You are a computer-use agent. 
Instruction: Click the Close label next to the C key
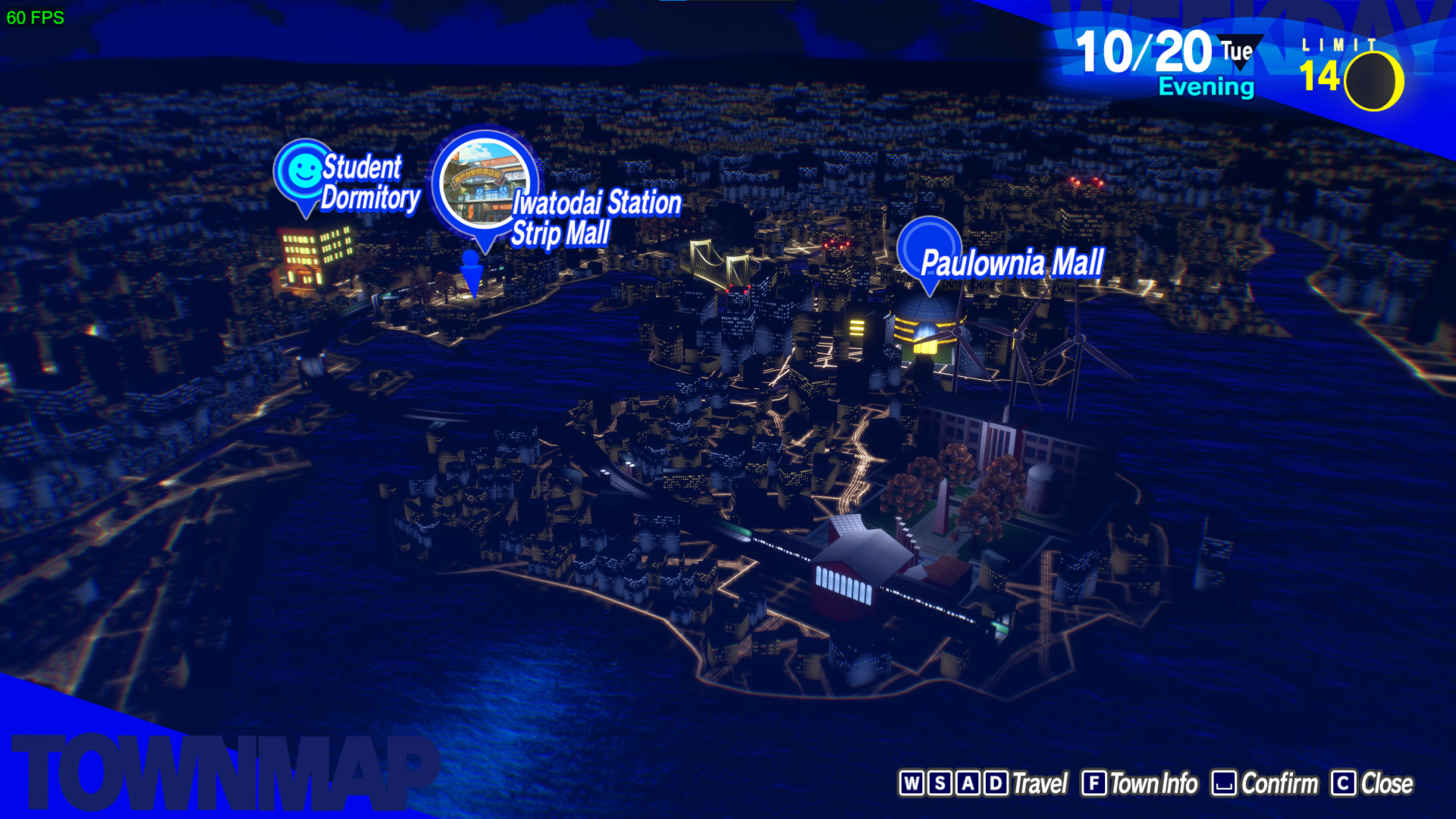[x=1389, y=783]
